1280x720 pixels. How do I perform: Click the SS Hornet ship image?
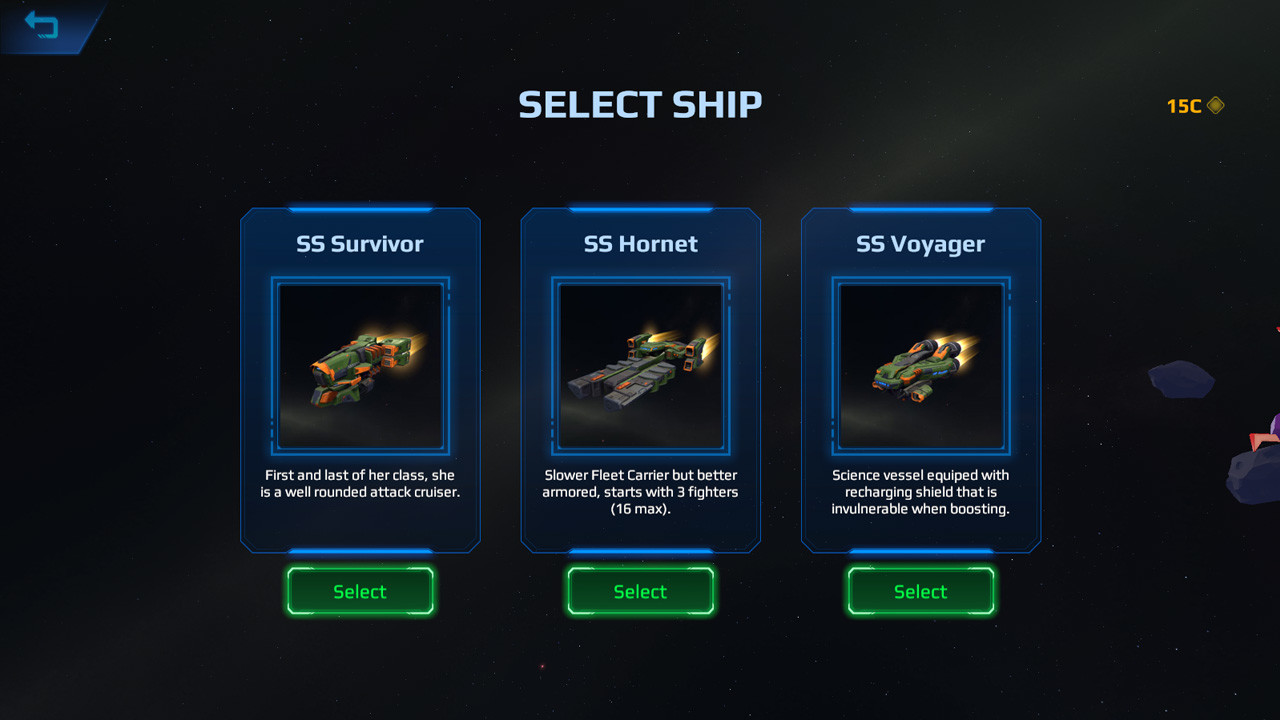[x=640, y=367]
